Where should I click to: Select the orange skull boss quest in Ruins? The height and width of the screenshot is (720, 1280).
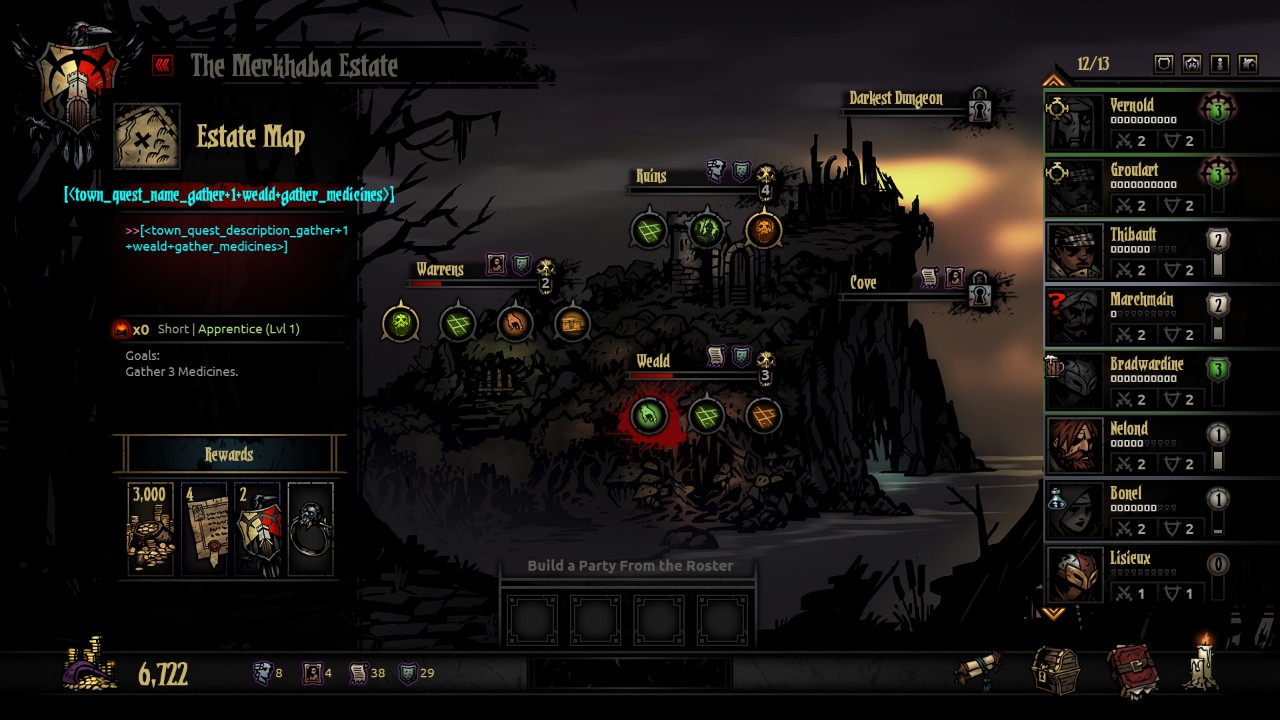click(x=764, y=230)
